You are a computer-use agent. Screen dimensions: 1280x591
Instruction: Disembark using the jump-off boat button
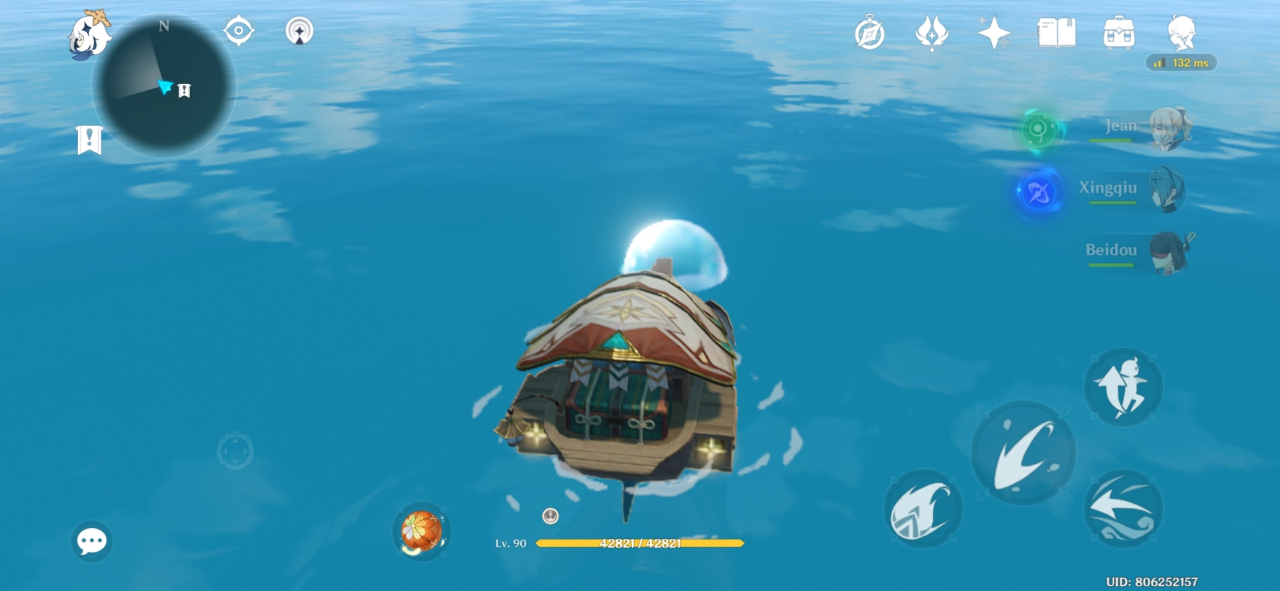(1123, 387)
